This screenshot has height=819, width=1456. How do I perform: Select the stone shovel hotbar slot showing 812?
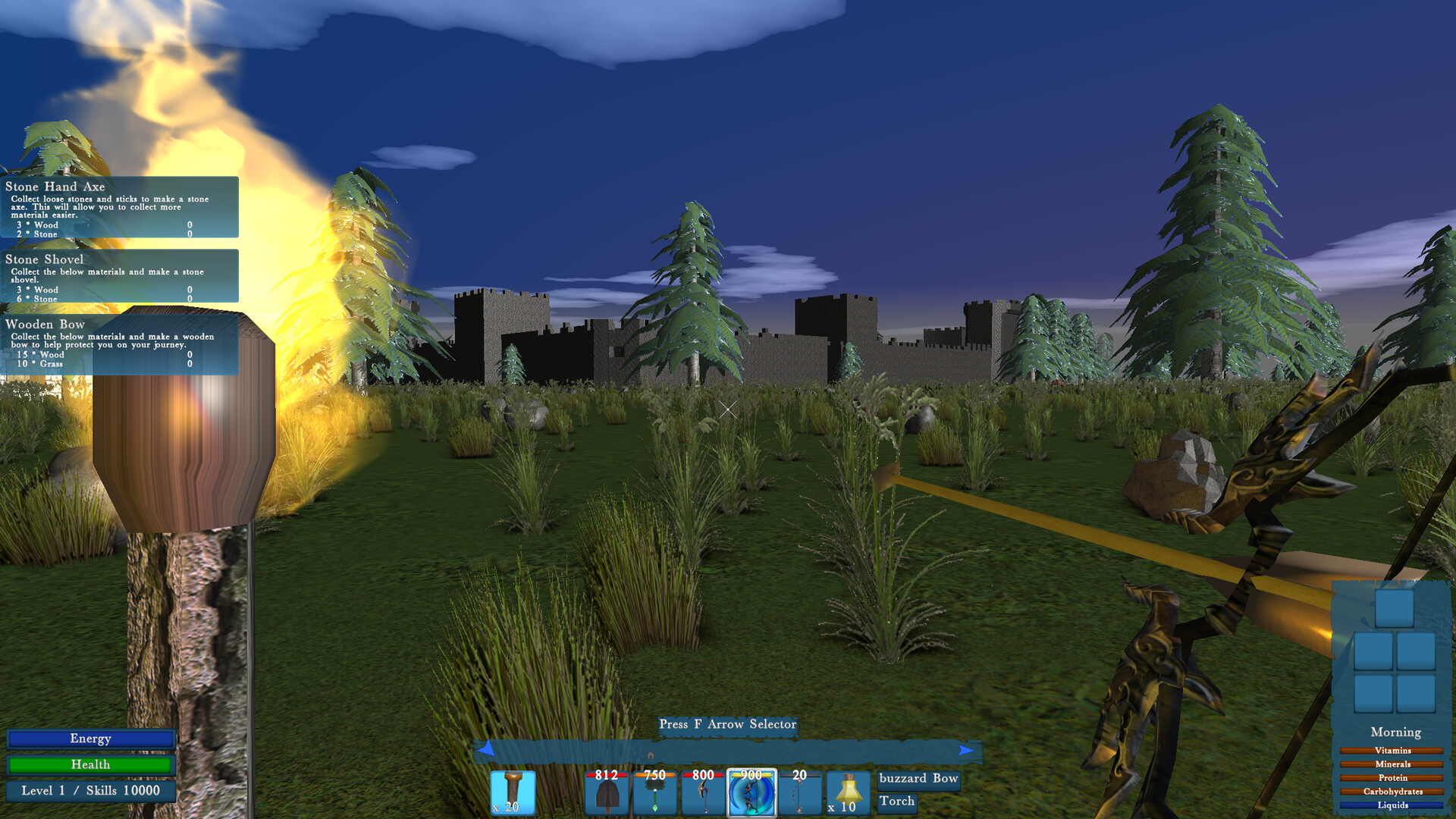click(606, 792)
